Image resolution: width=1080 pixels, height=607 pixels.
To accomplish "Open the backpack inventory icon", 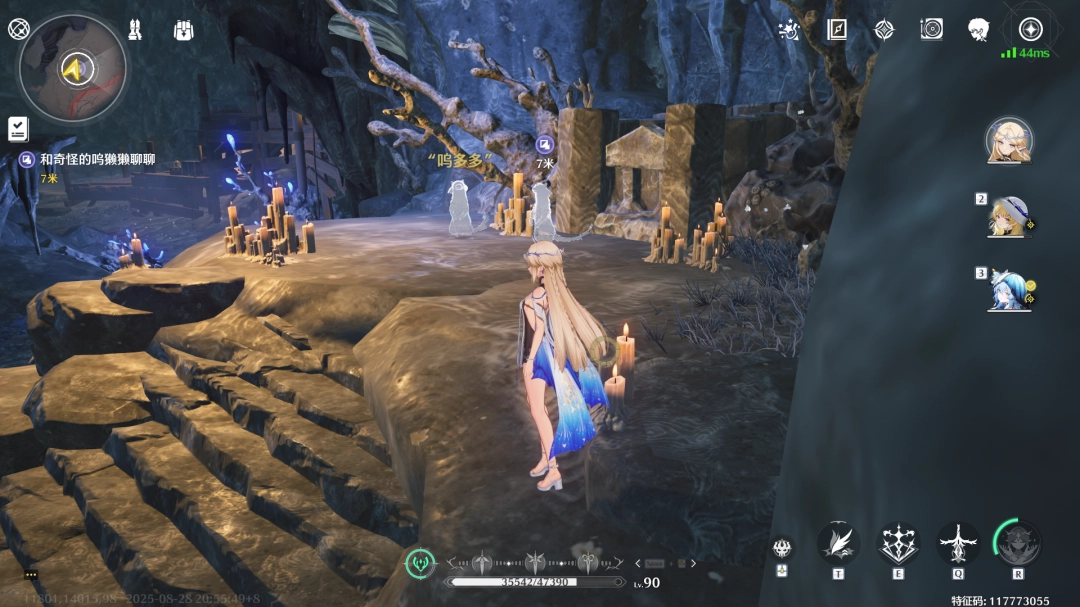I will [x=183, y=29].
